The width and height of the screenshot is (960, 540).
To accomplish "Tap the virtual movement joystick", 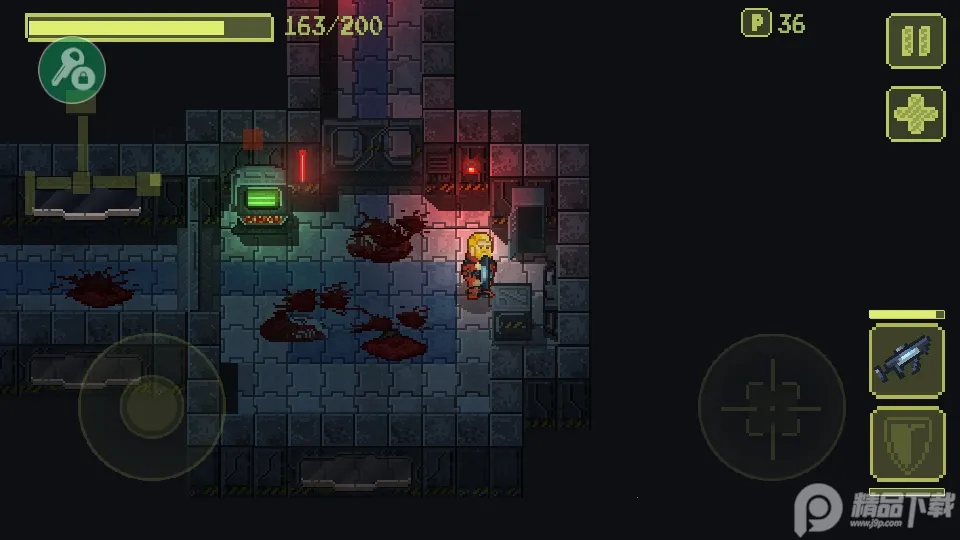I will [151, 406].
